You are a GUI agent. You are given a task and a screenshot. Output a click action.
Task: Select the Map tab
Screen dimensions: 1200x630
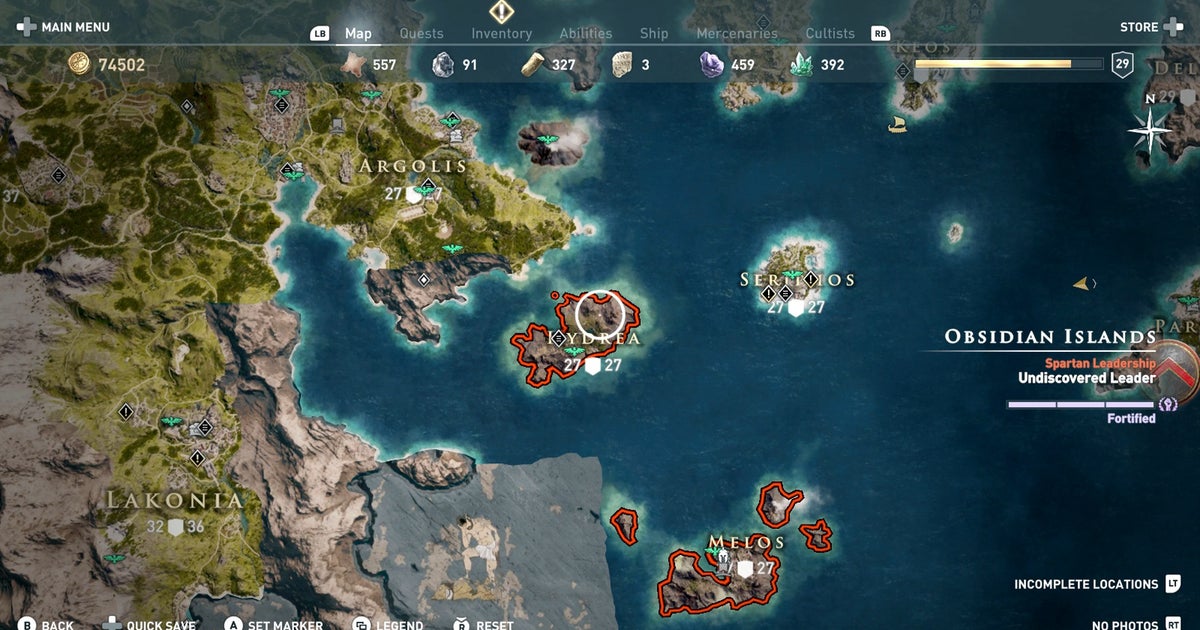coord(358,33)
